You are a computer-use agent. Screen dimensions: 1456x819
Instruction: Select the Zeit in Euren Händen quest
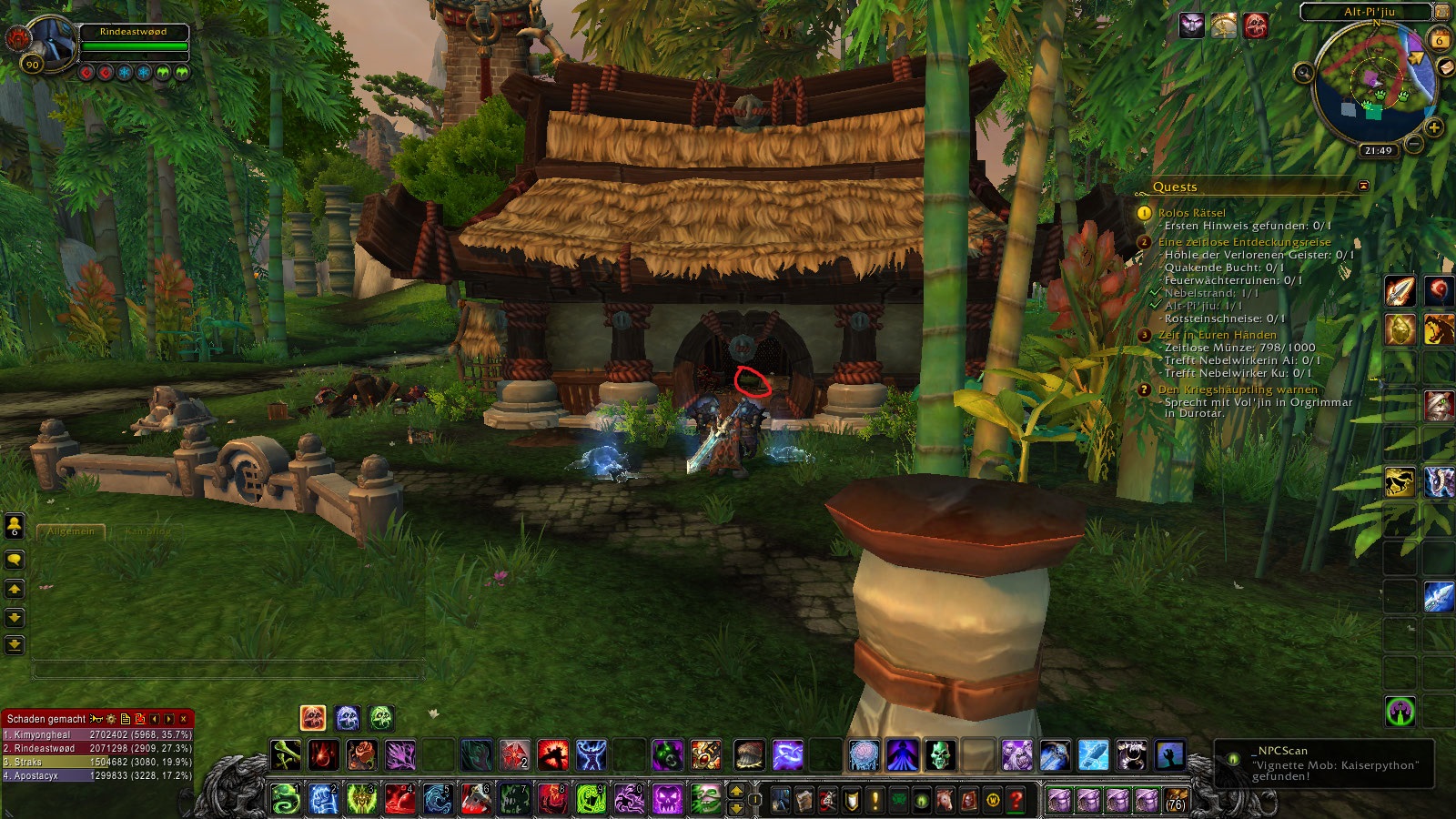(1217, 335)
